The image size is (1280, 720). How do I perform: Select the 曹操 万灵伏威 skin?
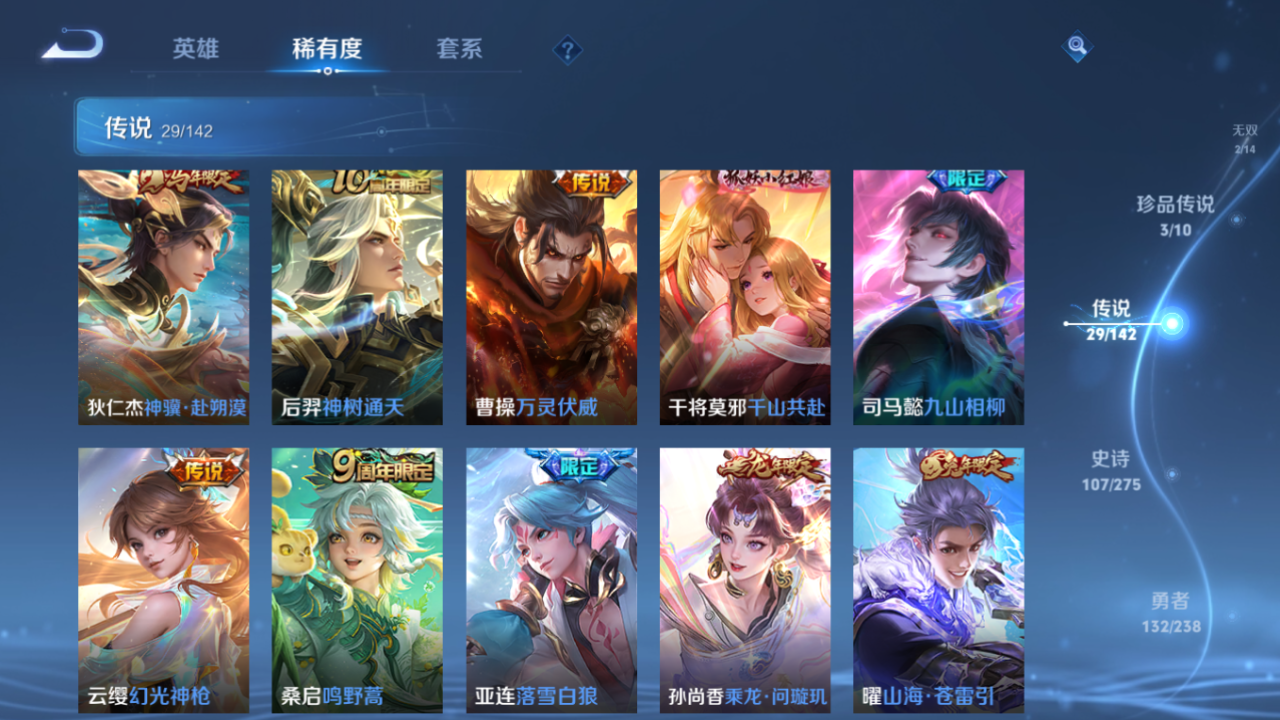pos(550,297)
